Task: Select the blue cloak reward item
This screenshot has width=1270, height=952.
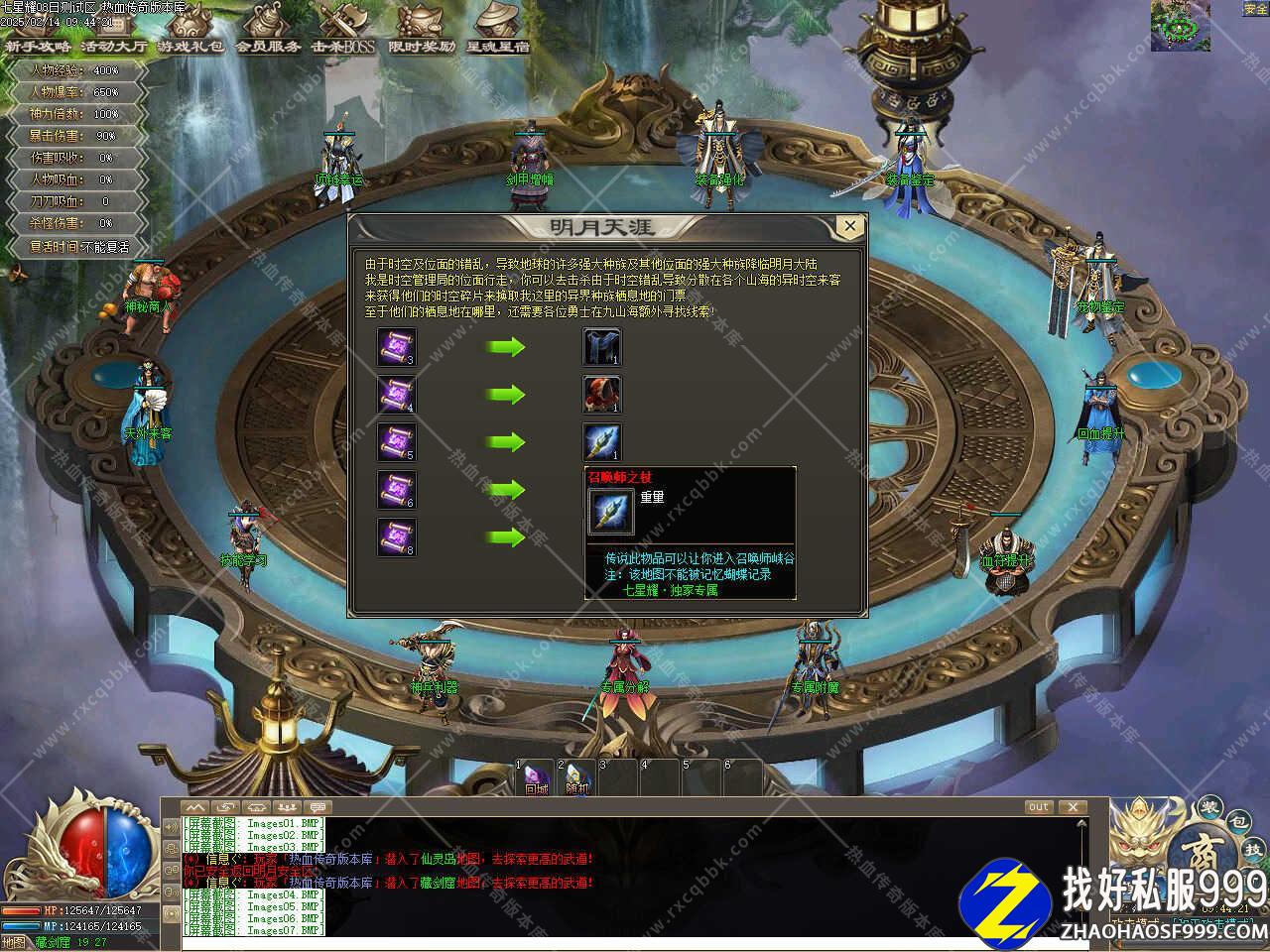Action: pos(601,347)
